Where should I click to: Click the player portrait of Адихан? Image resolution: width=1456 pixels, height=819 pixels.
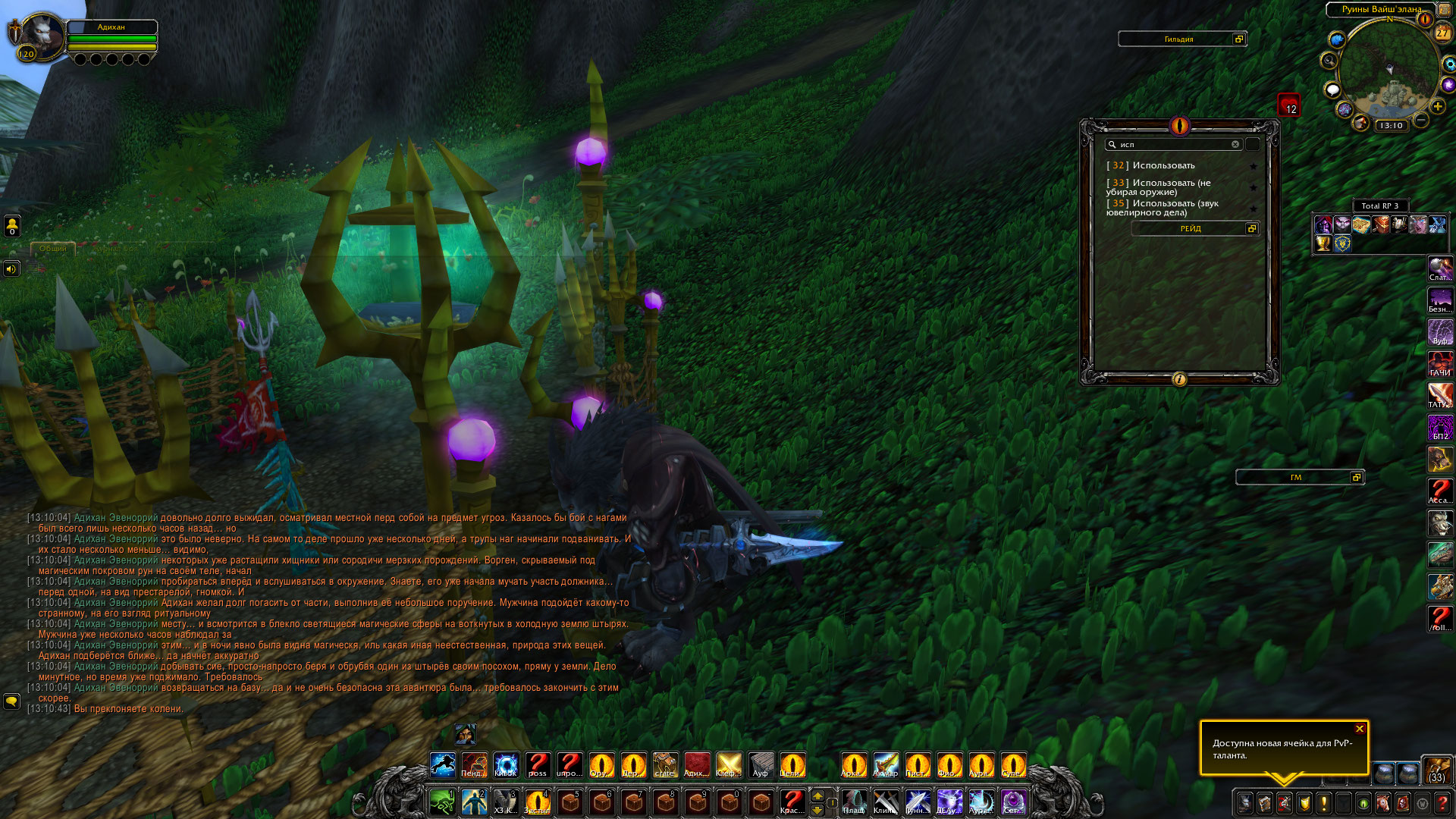[43, 35]
